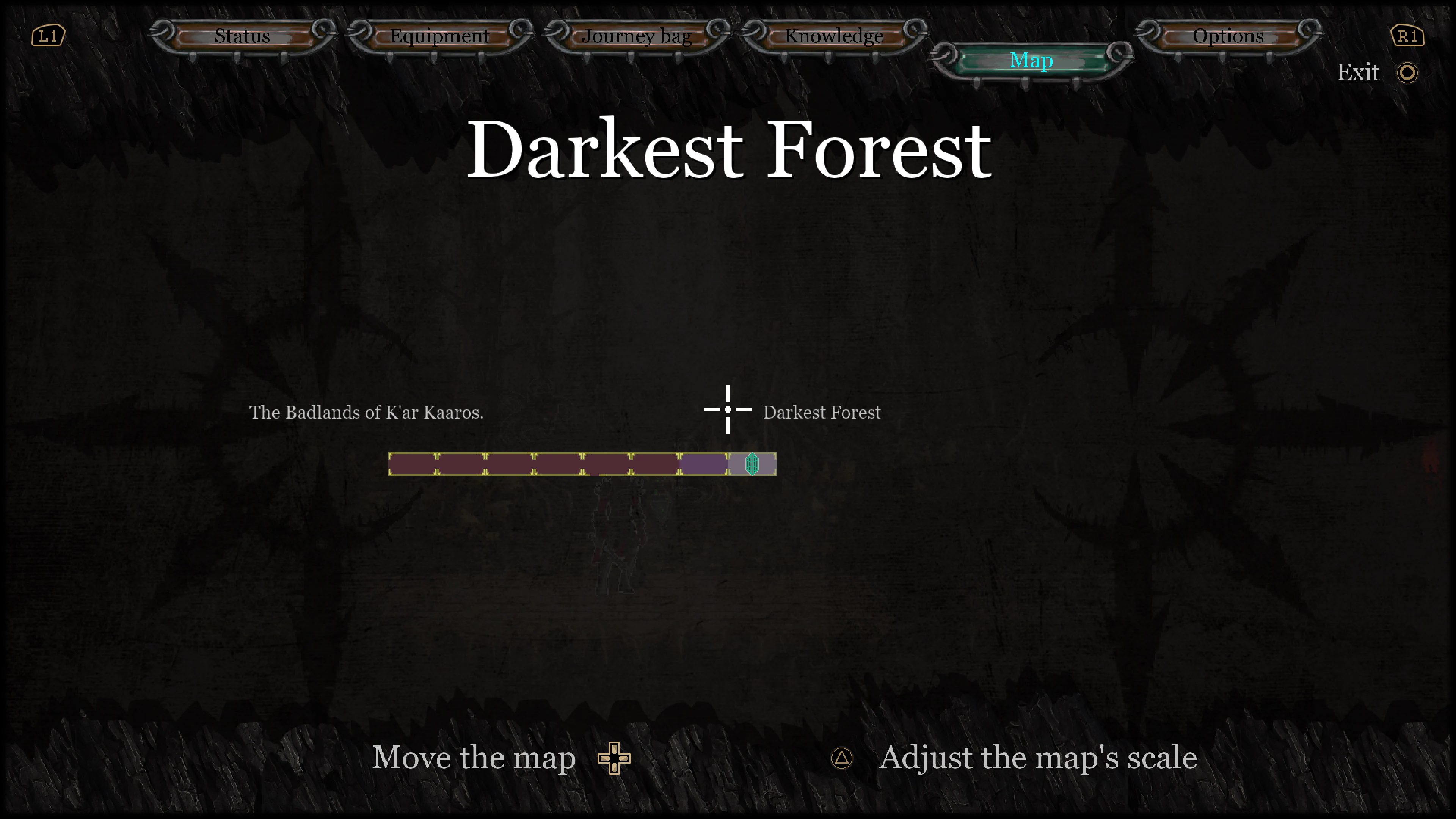
Task: Click the R1 shoulder button icon
Action: 1408,35
